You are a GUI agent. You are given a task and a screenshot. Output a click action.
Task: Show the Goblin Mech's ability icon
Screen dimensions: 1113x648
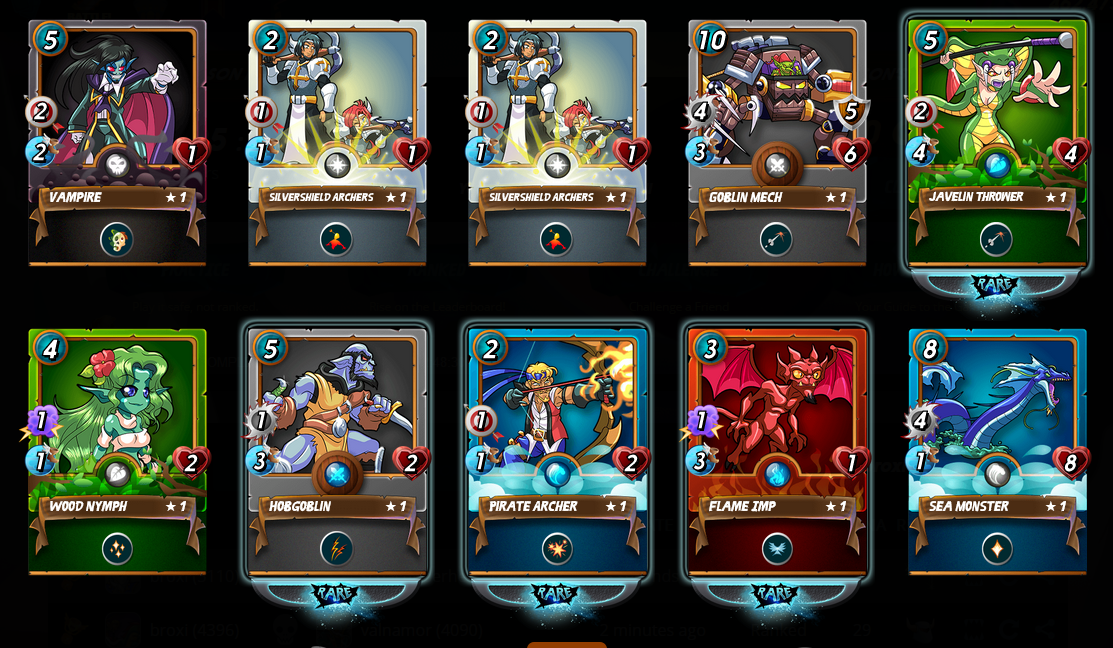point(777,239)
